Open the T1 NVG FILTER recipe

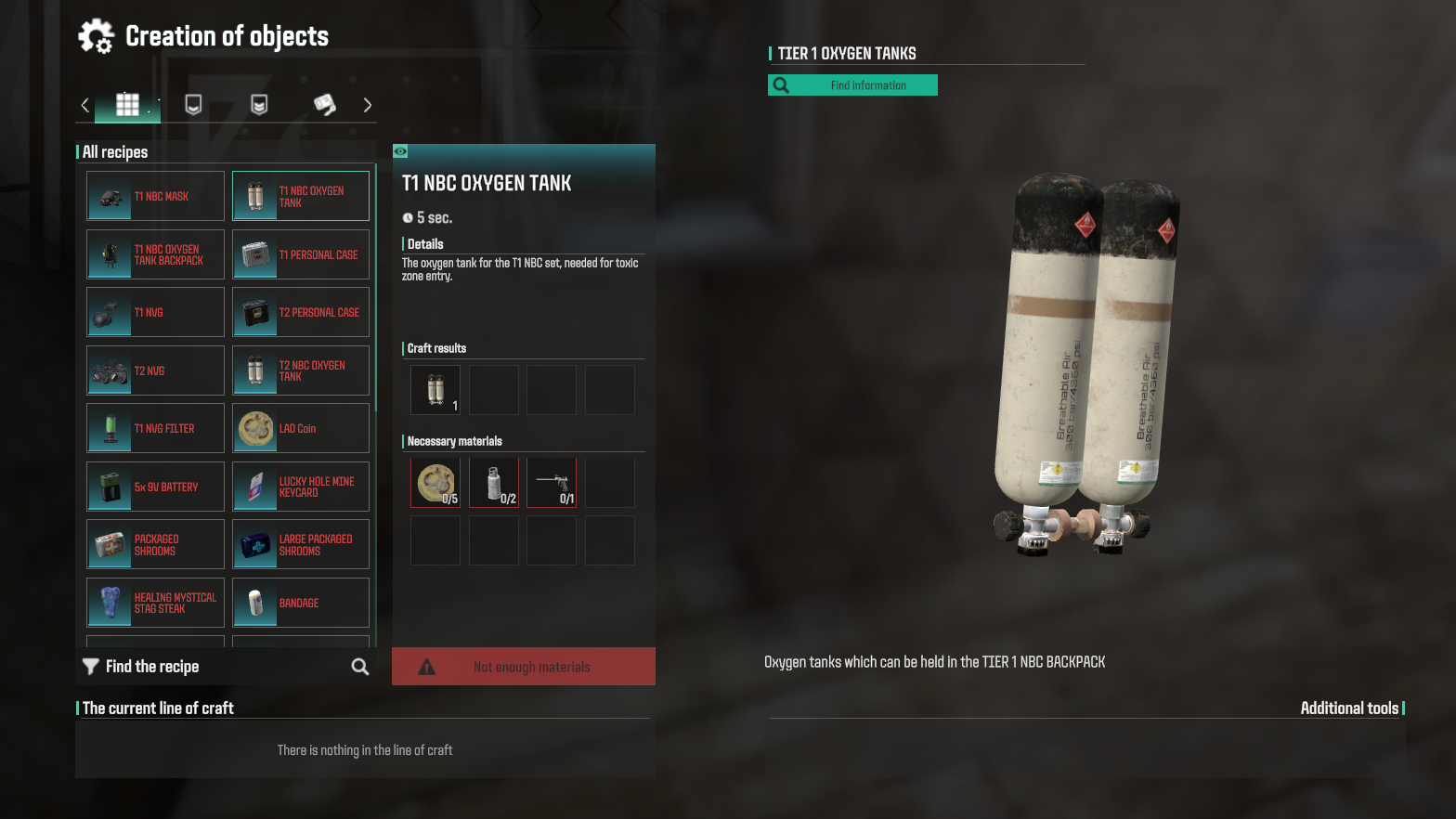[156, 428]
